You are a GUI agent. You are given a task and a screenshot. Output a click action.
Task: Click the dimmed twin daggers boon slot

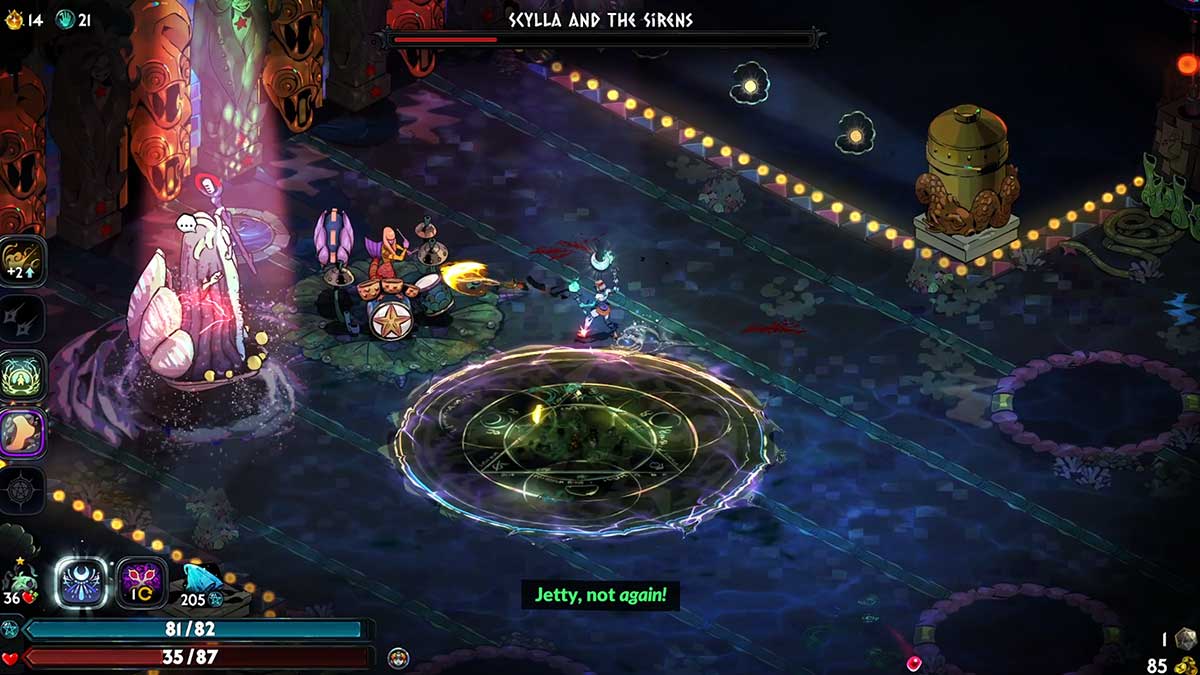(x=22, y=320)
